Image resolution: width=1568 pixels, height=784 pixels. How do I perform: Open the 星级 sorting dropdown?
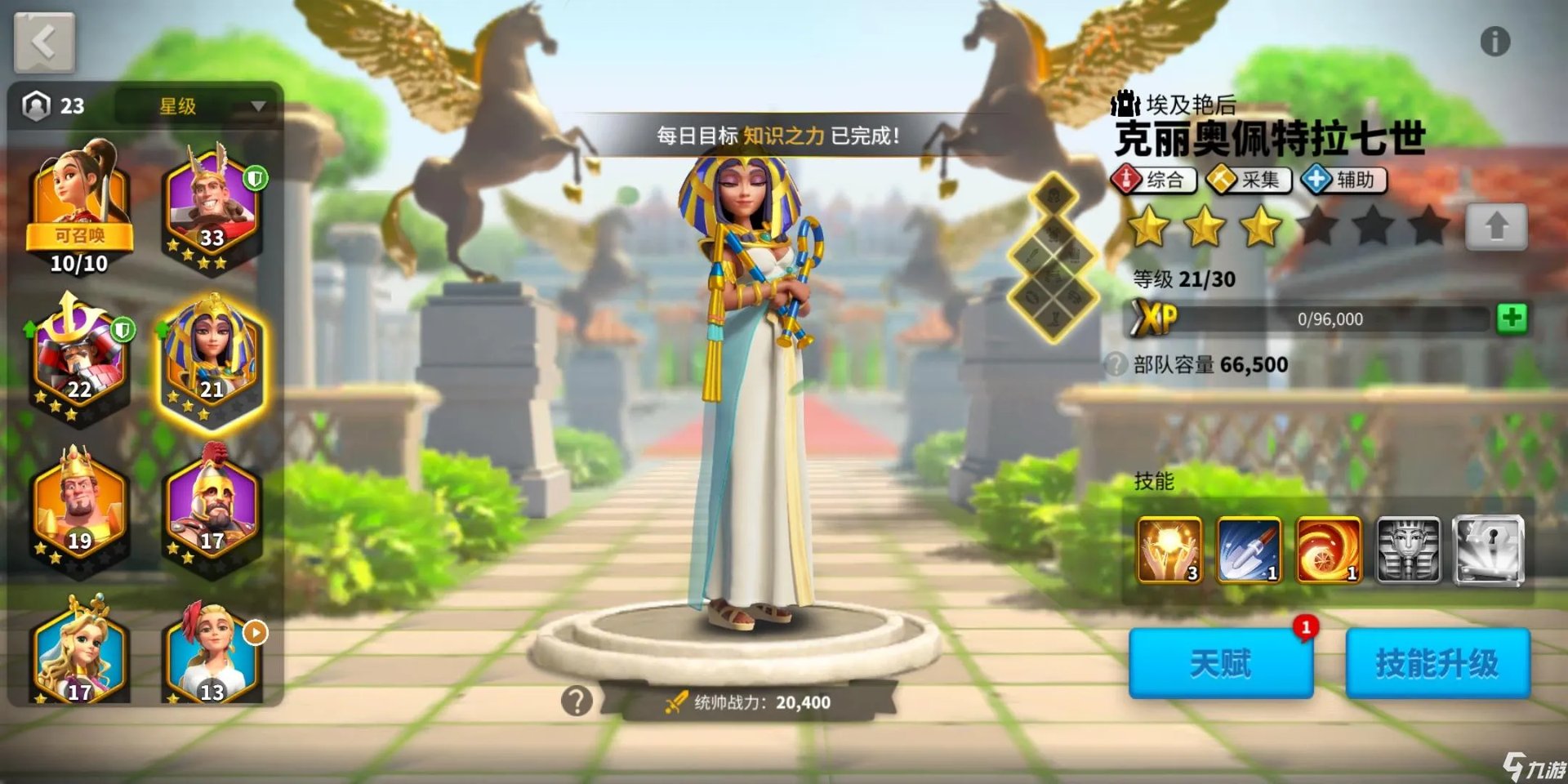tap(196, 106)
